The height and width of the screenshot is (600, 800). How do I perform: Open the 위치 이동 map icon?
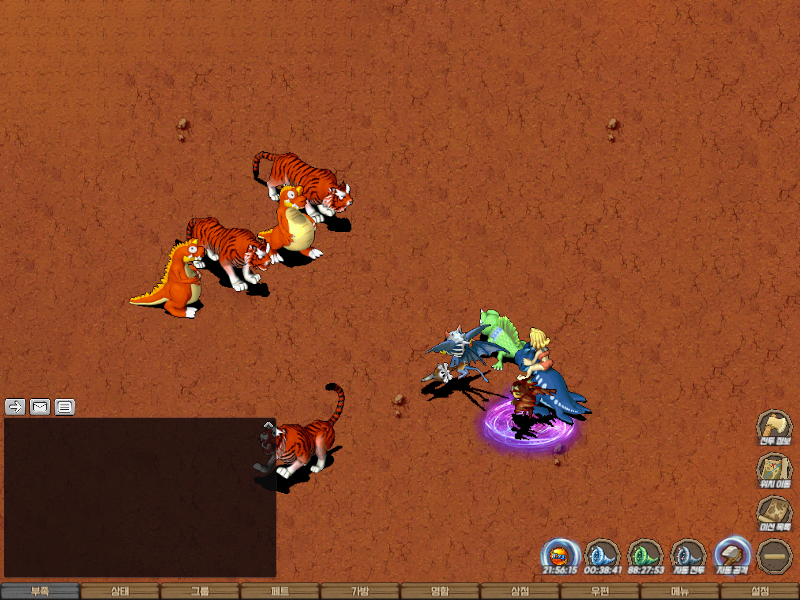pos(774,469)
